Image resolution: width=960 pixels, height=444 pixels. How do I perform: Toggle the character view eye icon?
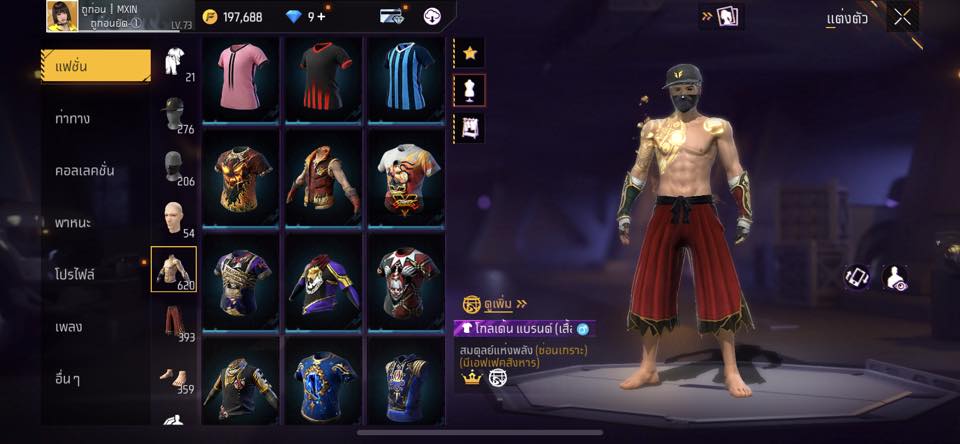tap(897, 279)
